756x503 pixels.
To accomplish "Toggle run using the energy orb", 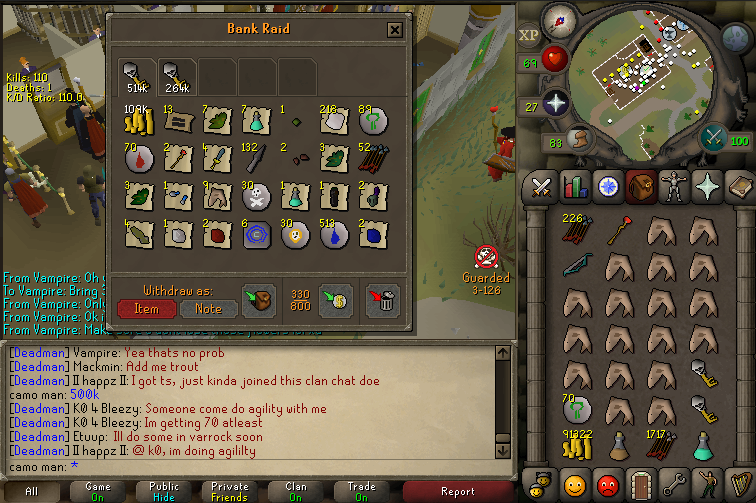I will coord(578,139).
